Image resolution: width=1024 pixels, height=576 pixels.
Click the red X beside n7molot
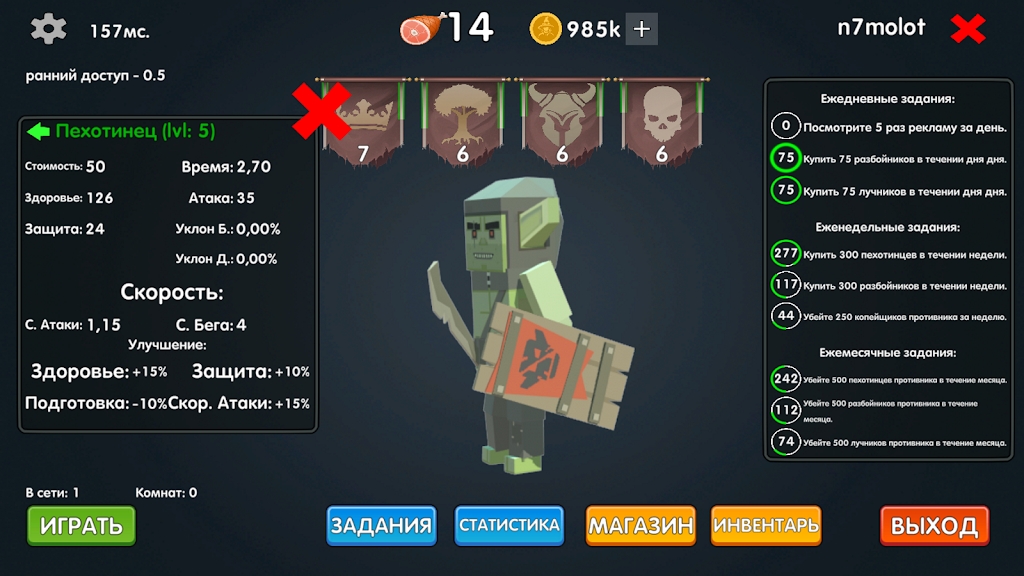tap(968, 29)
